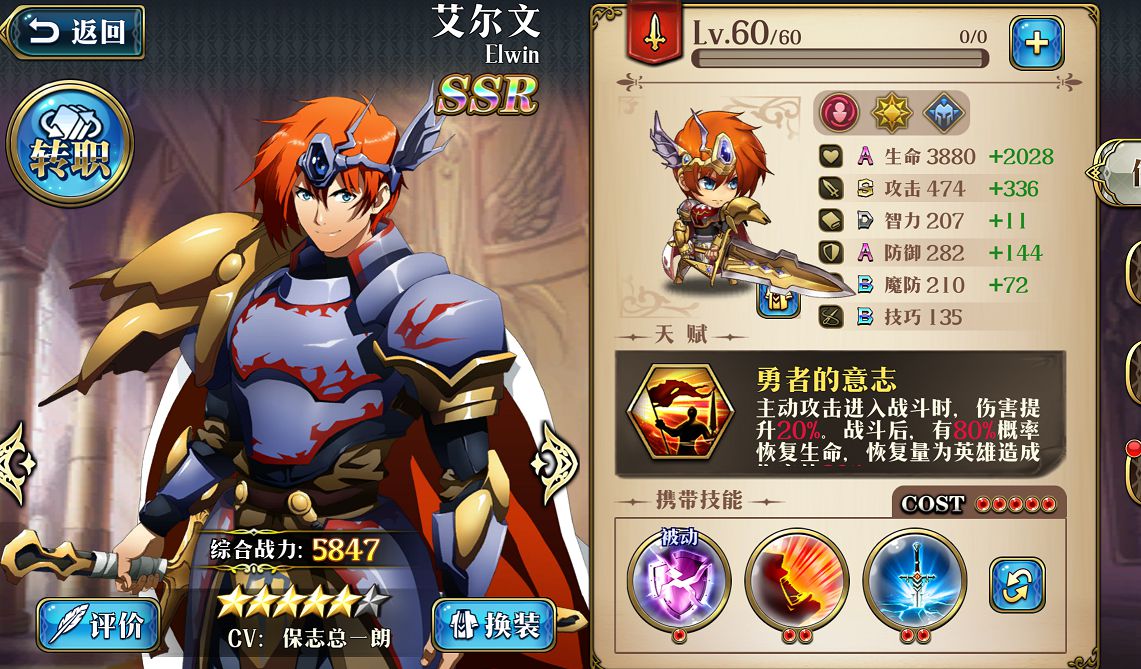The image size is (1141, 669).
Task: Tap the red faction emblem icon
Action: [x=840, y=113]
